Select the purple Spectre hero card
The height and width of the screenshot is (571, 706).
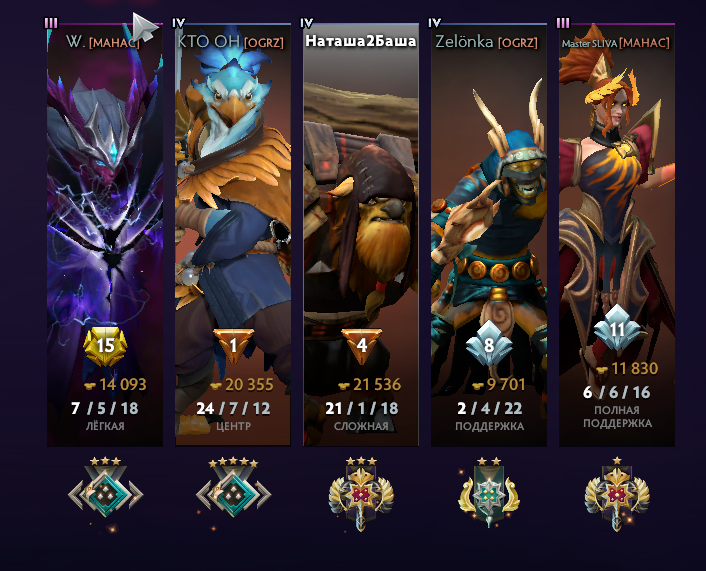click(105, 200)
